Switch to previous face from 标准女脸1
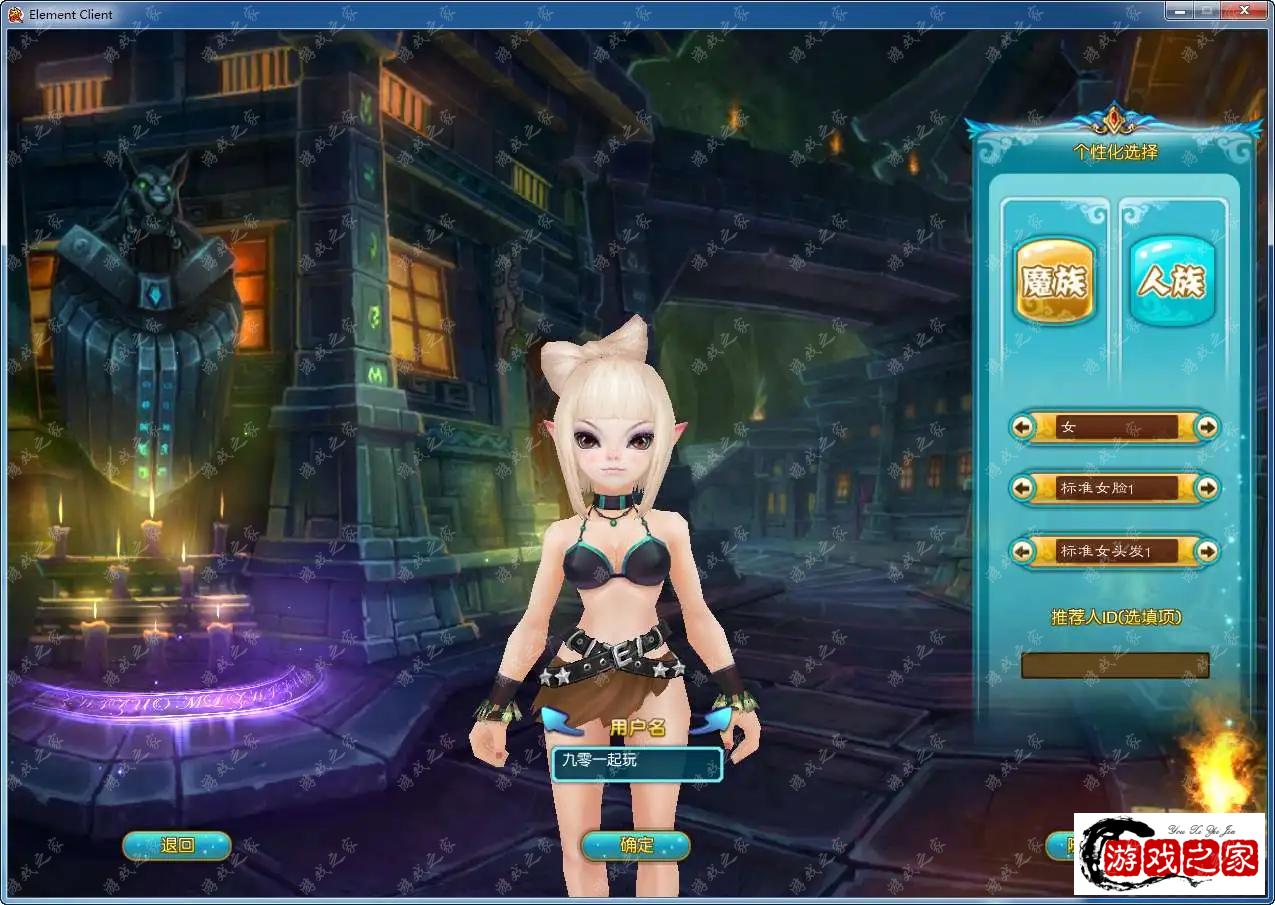1275x905 pixels. [1022, 488]
